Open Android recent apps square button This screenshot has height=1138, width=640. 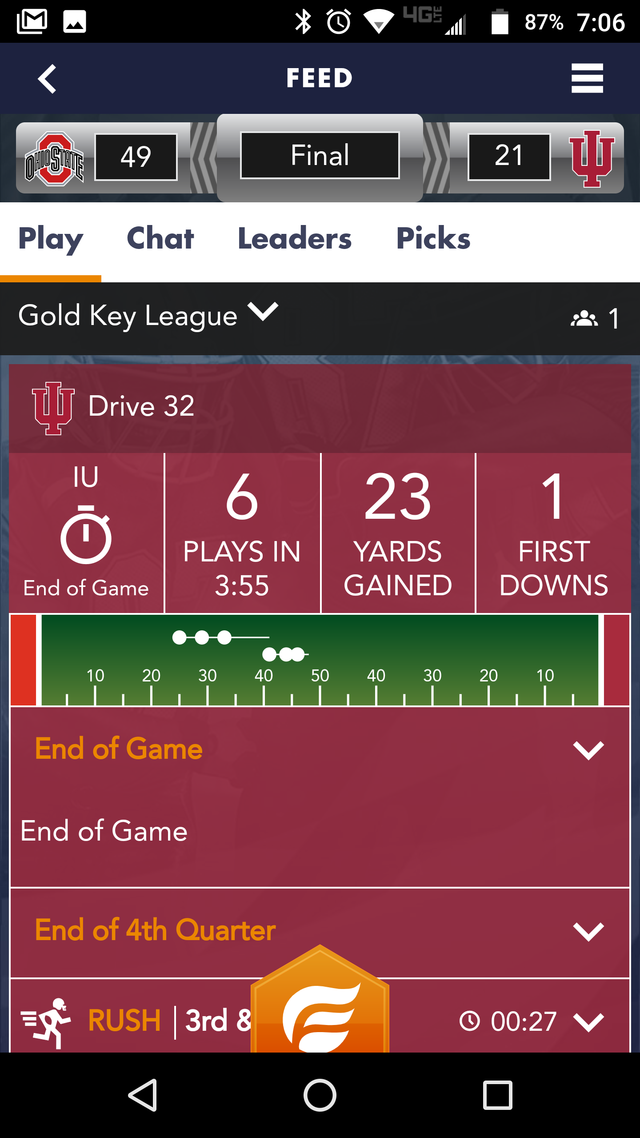(x=497, y=1095)
